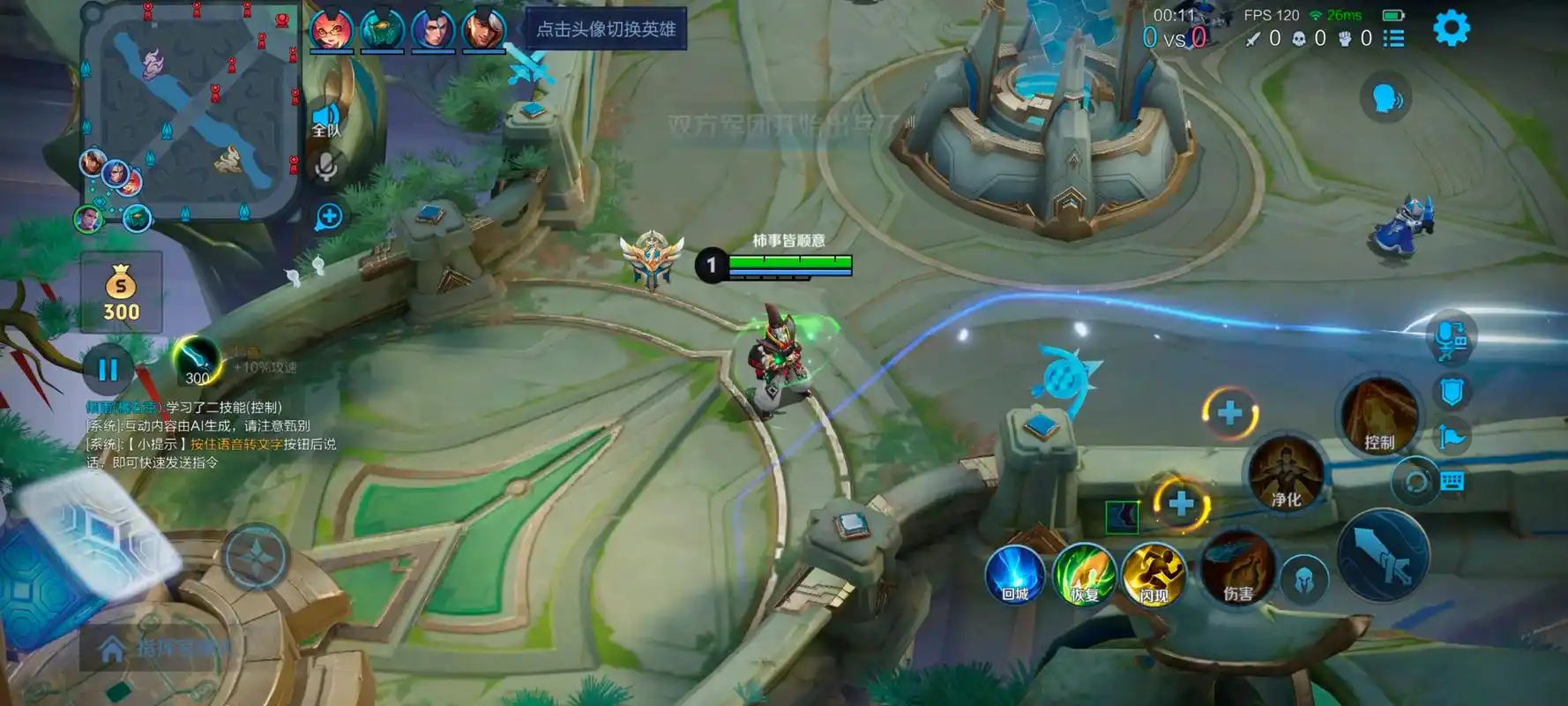1568x706 pixels.
Task: Tap the minimap
Action: coord(190,110)
